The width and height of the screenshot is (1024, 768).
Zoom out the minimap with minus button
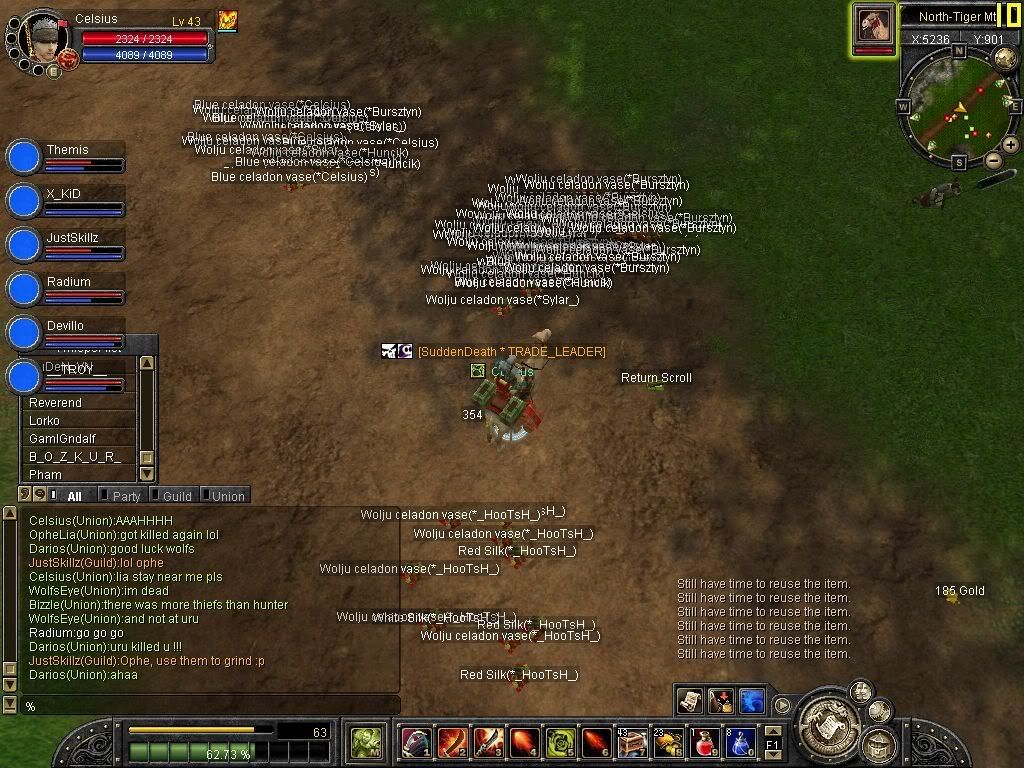993,160
